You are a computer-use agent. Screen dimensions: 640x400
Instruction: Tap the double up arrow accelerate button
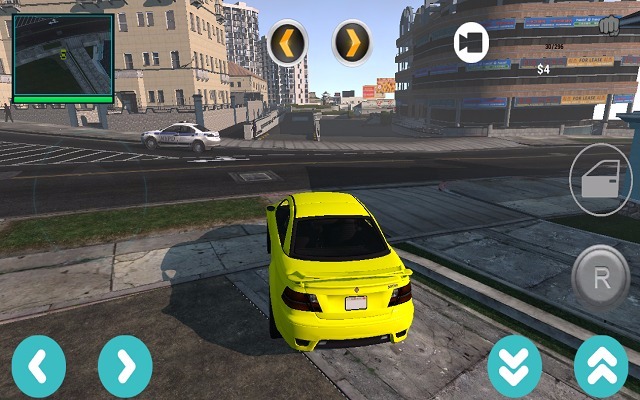[x=601, y=366]
